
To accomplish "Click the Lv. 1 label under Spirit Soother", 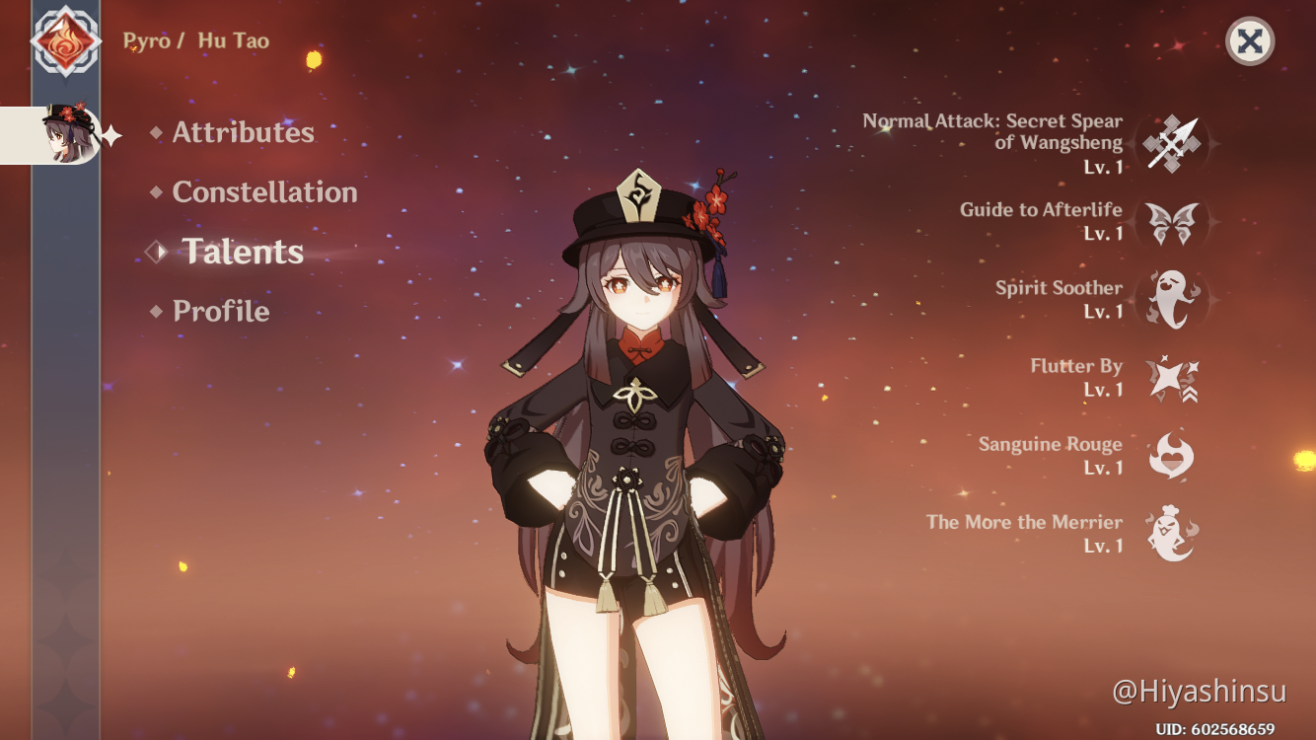I will point(1104,311).
